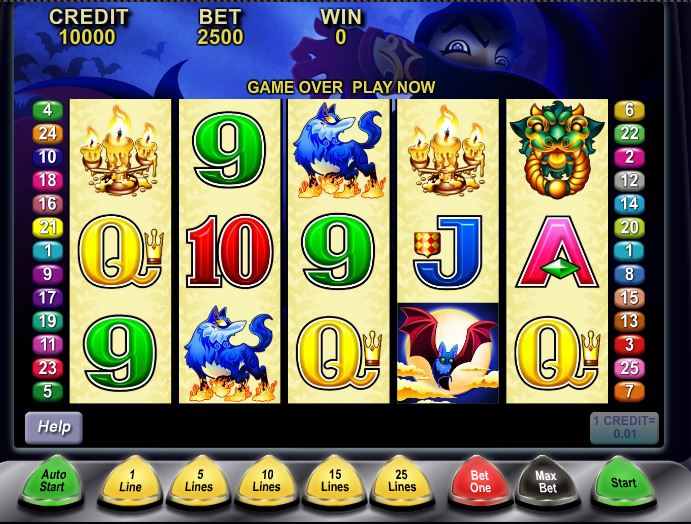Viewport: 691px width, 524px height.
Task: Click the red Bet One button
Action: tap(479, 481)
